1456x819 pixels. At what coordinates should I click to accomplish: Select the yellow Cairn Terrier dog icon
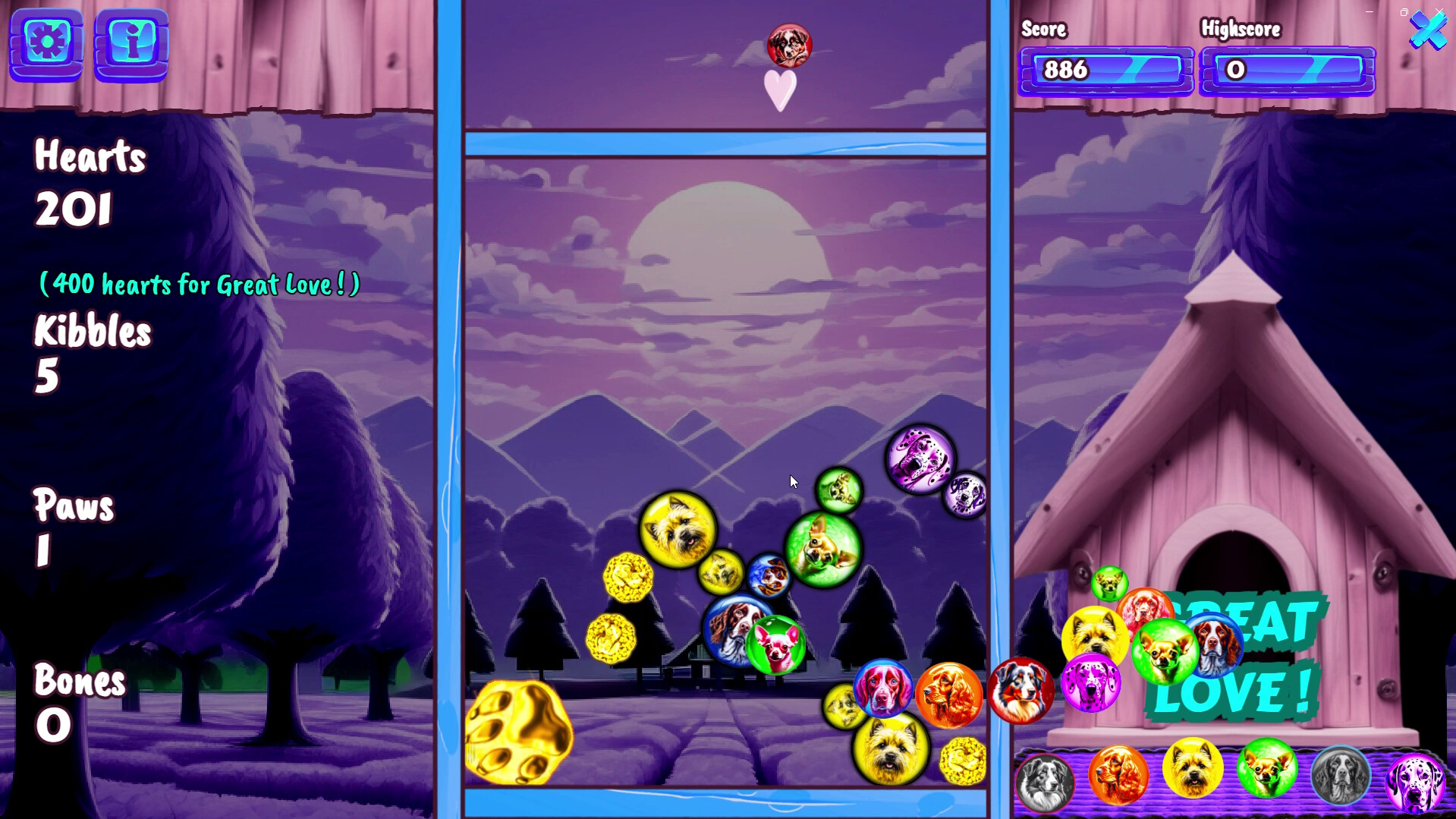(1193, 771)
